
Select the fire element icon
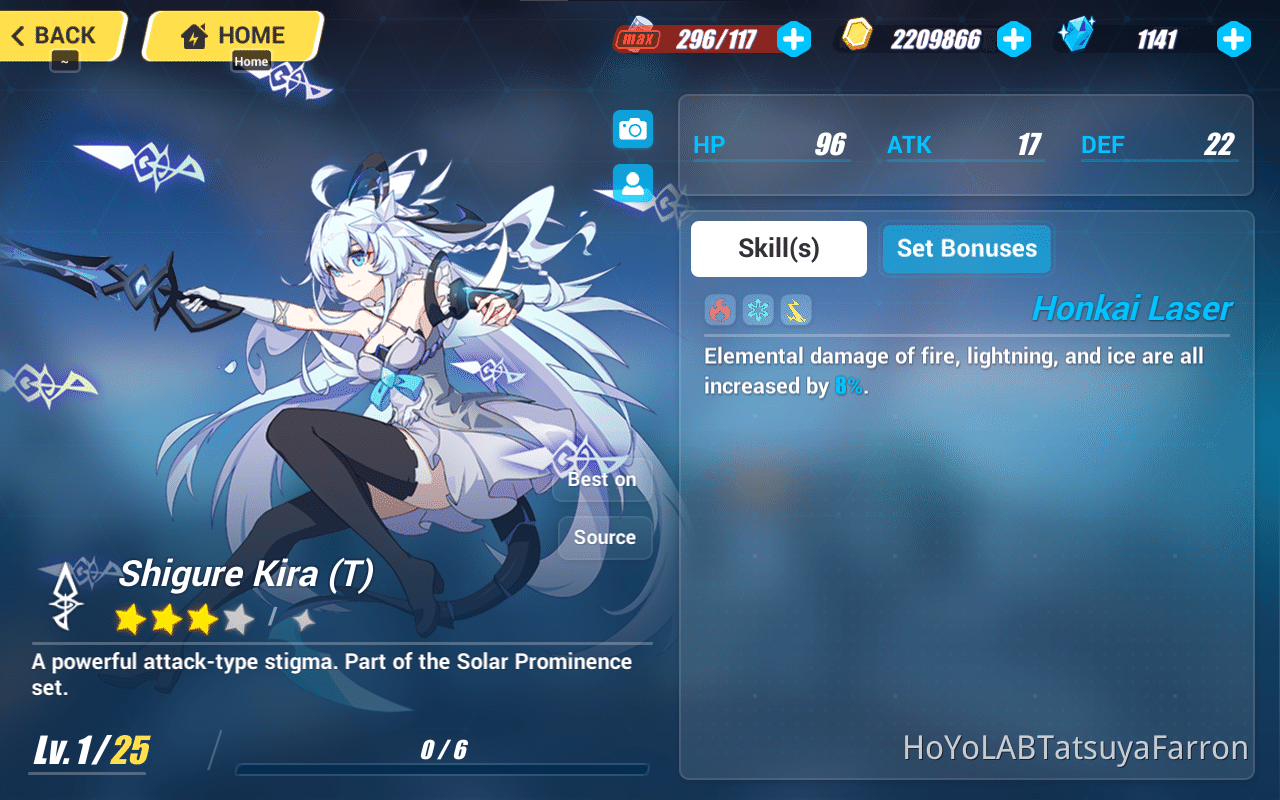[x=719, y=310]
